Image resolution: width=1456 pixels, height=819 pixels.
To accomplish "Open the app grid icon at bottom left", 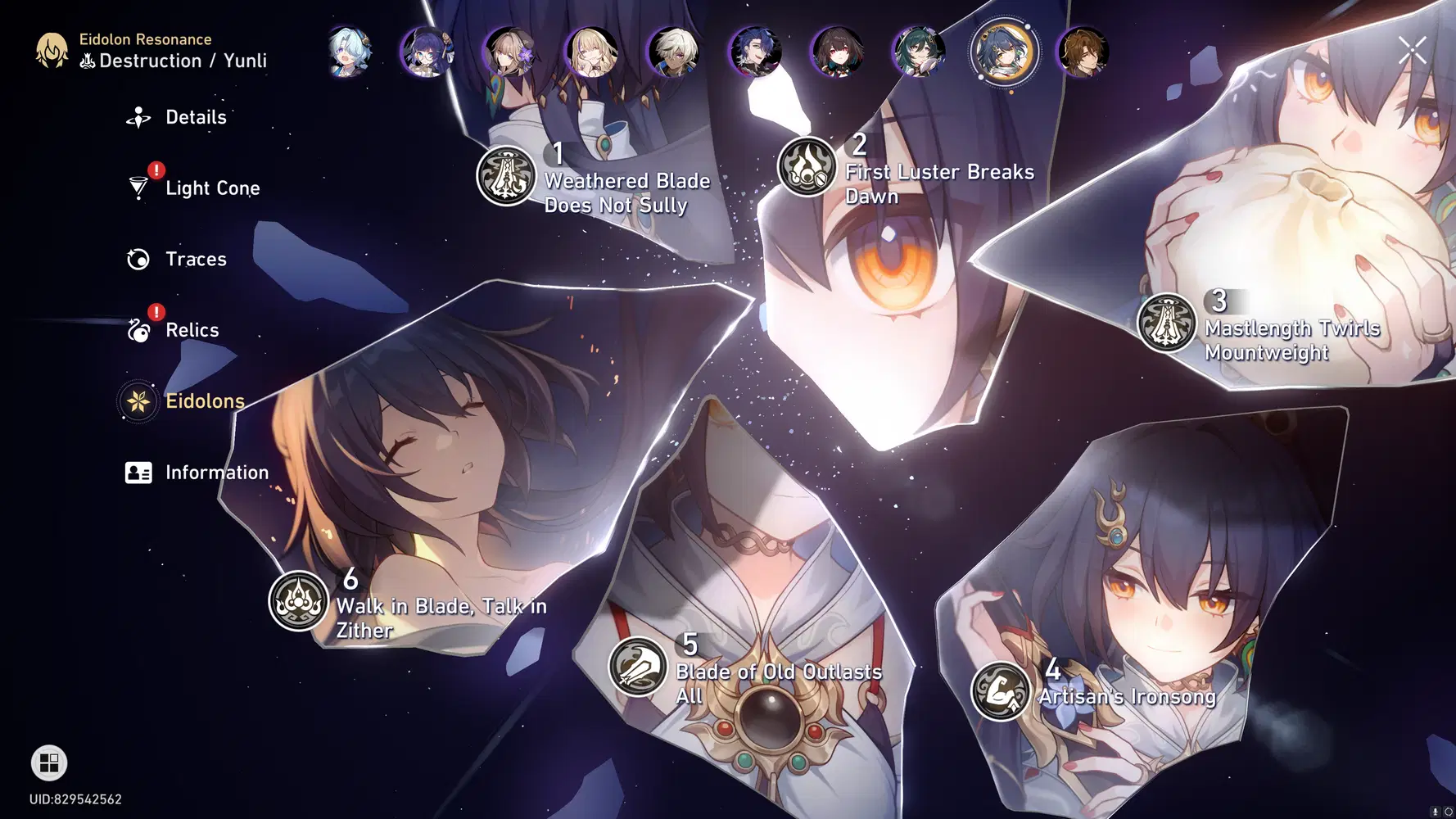I will click(48, 763).
